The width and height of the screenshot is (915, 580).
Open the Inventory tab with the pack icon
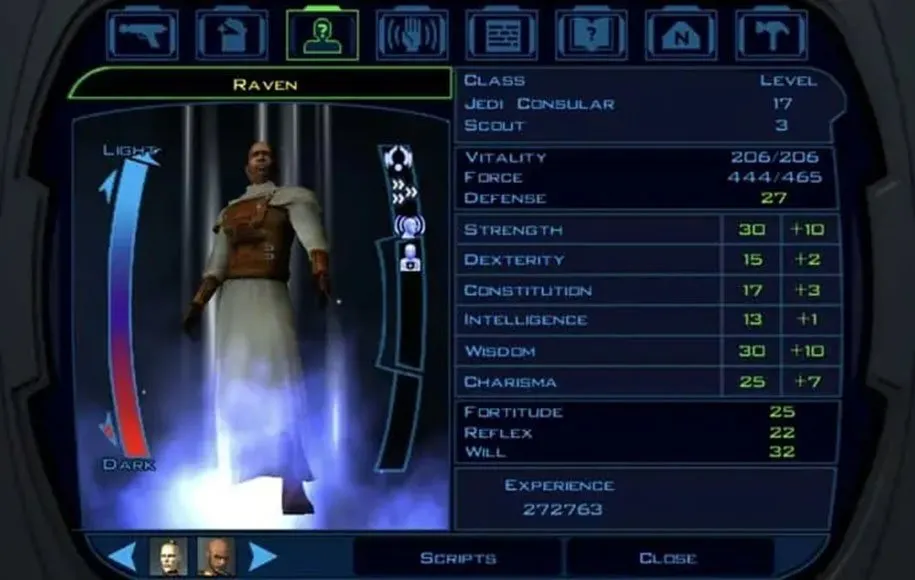[231, 34]
